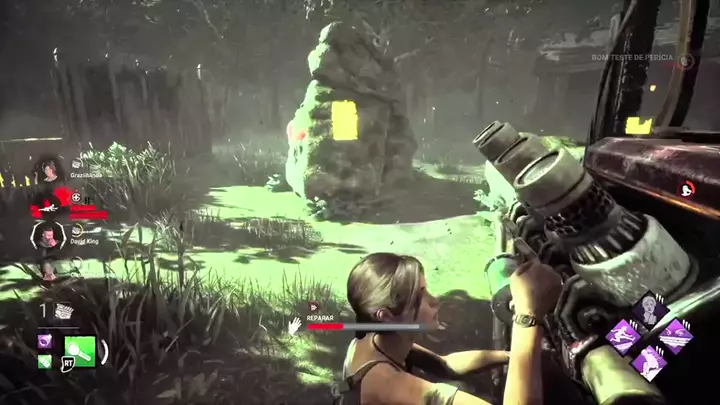Select the right-hand perk diamond
This screenshot has width=720, height=405.
[675, 336]
